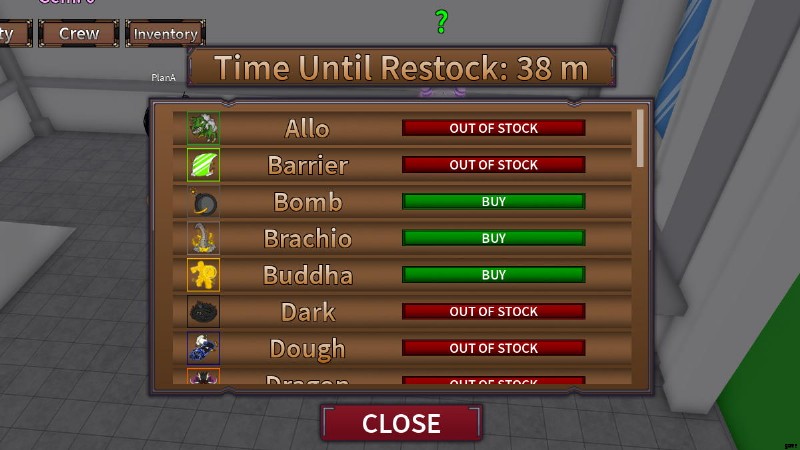Open the Crew menu
This screenshot has width=800, height=450.
coord(79,33)
